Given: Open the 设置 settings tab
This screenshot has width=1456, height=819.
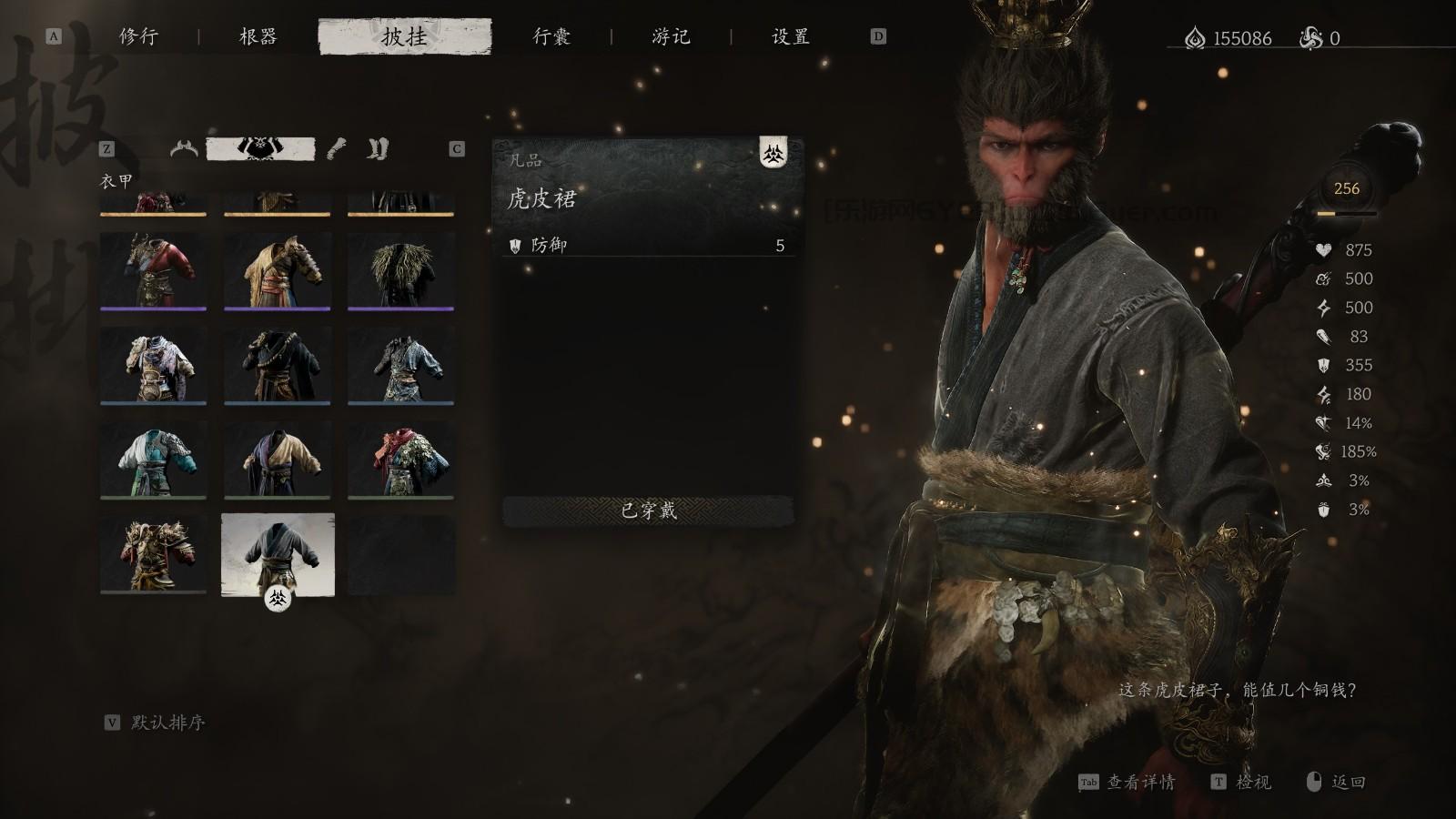Looking at the screenshot, I should [790, 36].
